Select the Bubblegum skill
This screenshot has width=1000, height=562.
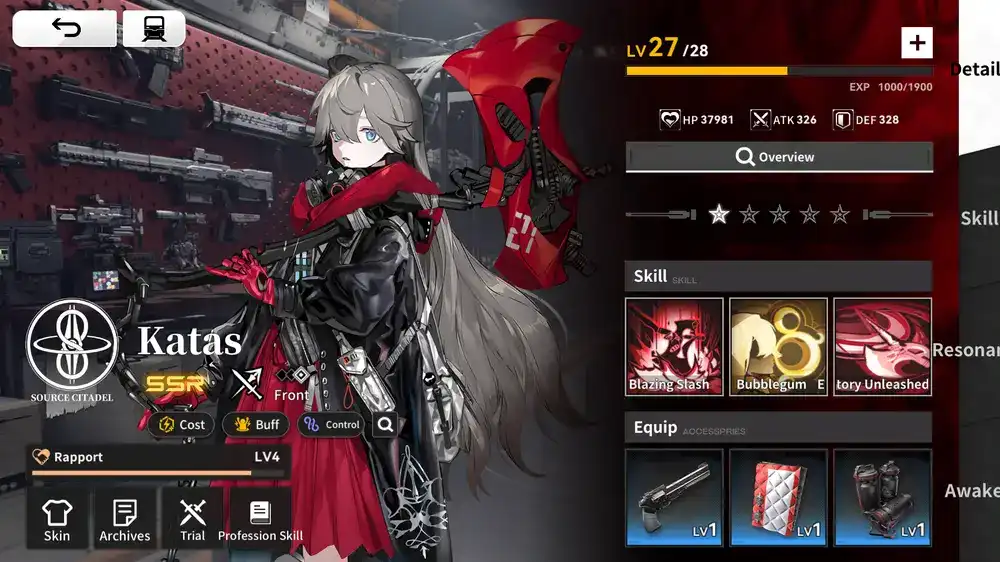point(778,346)
